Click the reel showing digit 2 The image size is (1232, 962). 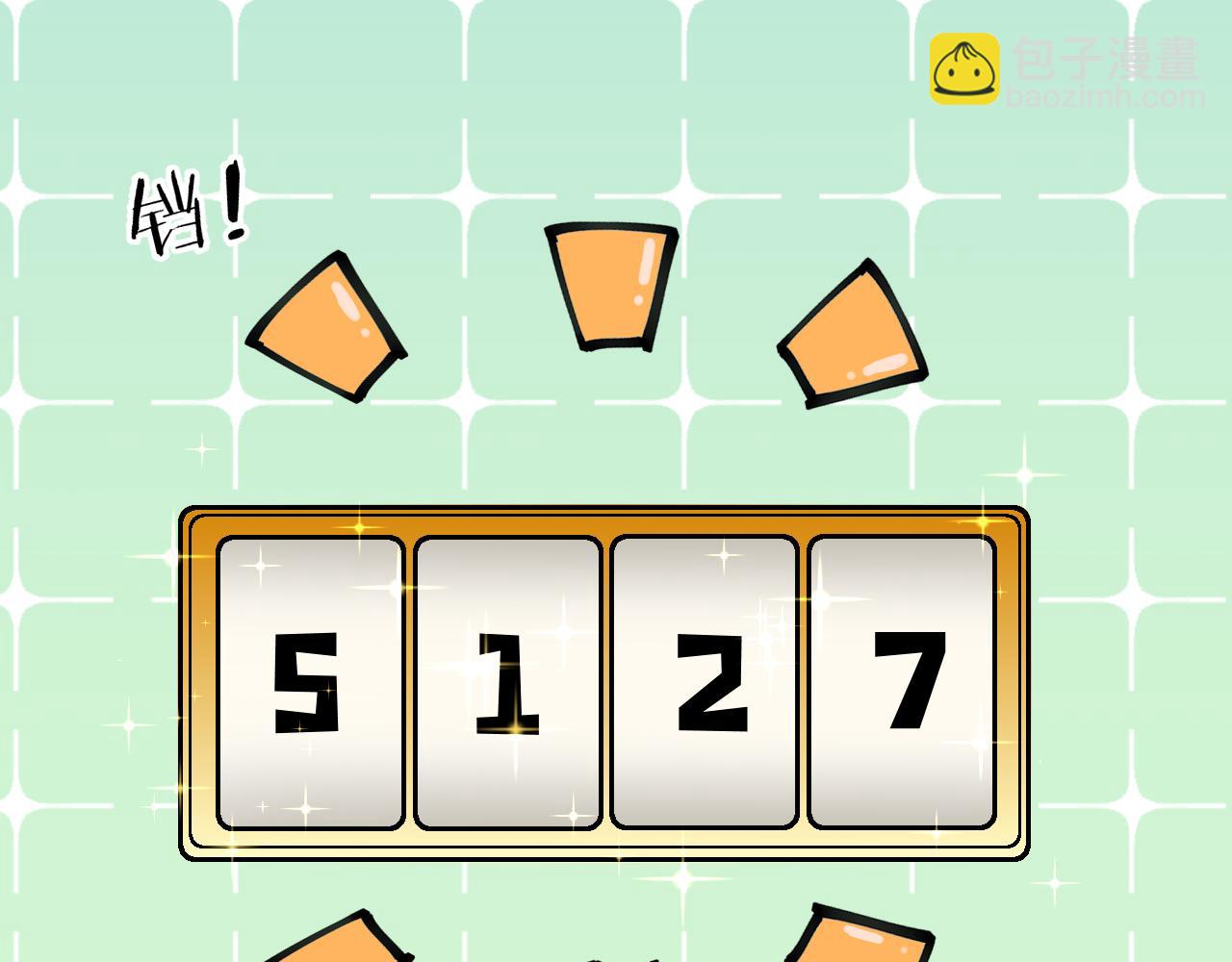(705, 683)
